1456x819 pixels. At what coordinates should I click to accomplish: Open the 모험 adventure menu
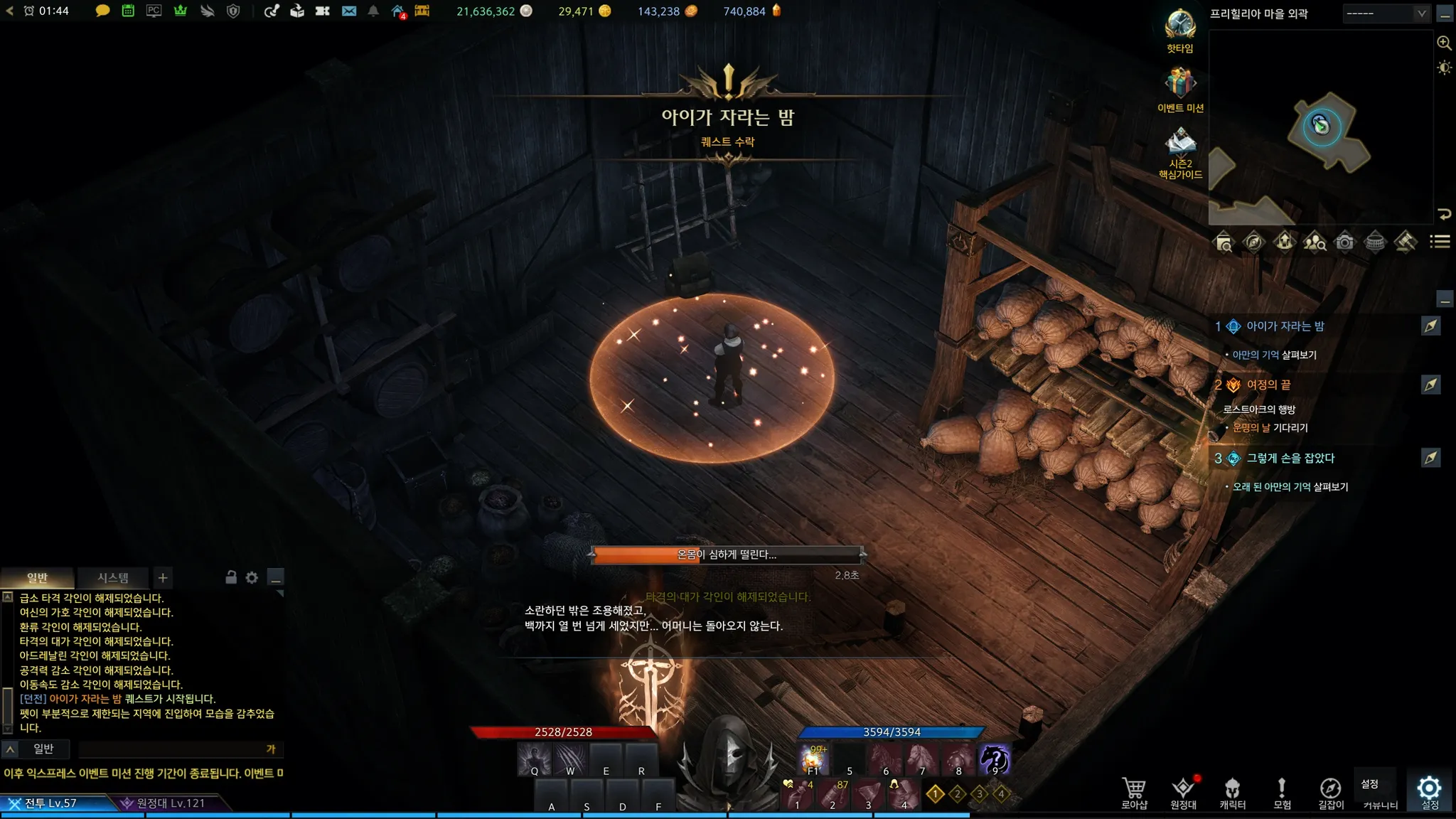1282,792
